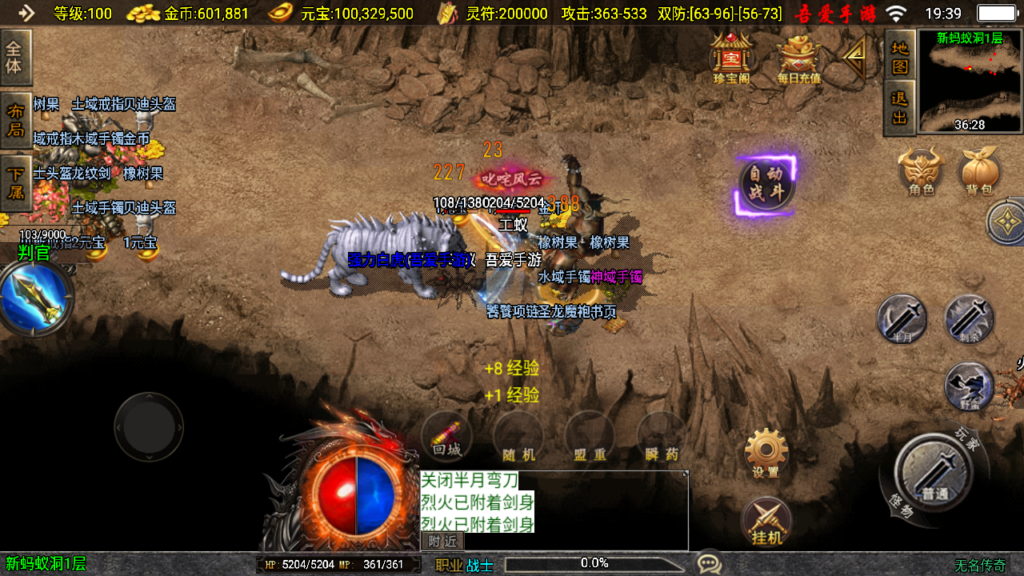Activate the 刺杀 sword skill
This screenshot has height=576, width=1024.
coord(968,319)
